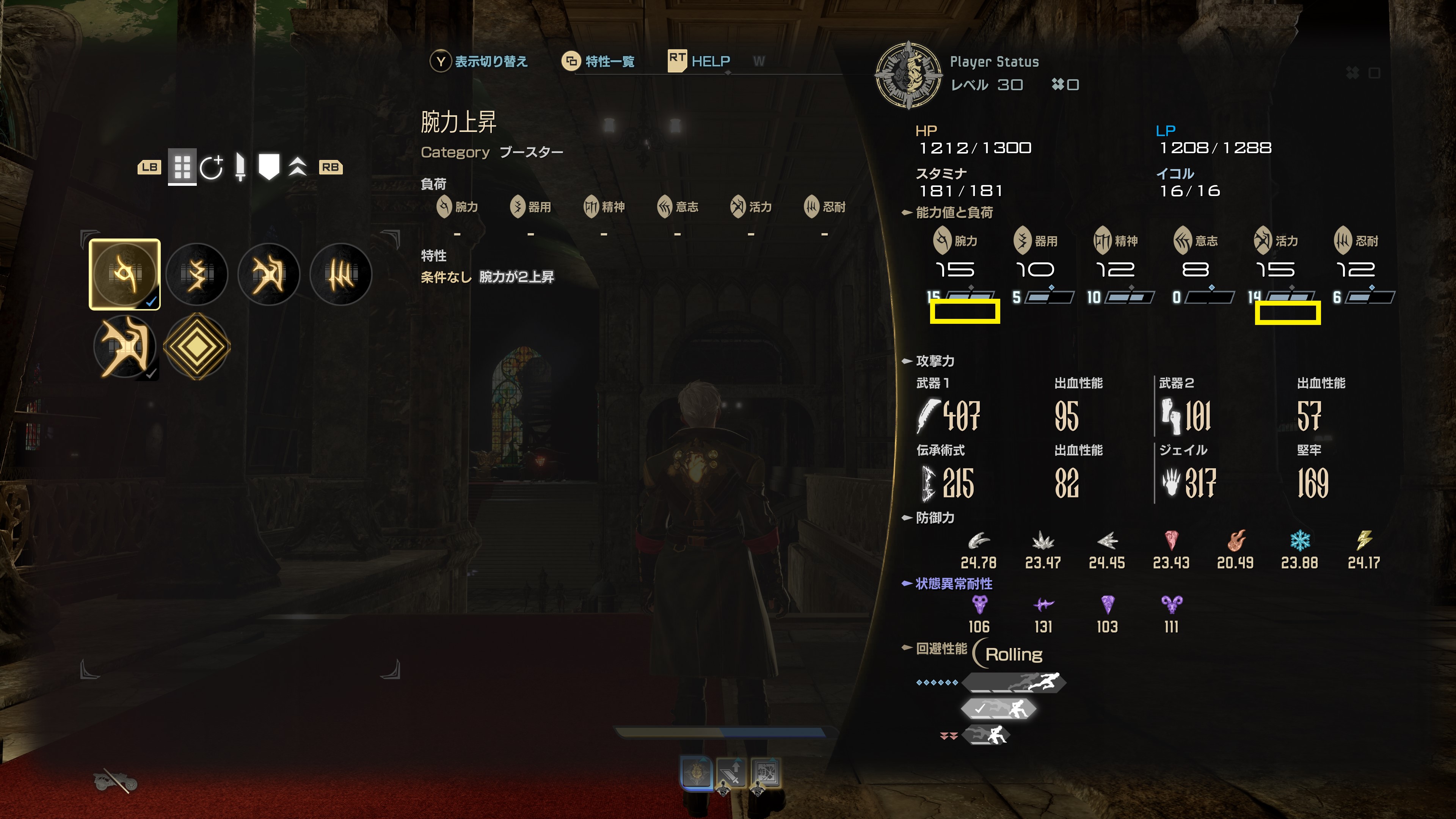Open the 特性一覧 trait list
Image resolution: width=1456 pixels, height=819 pixels.
click(x=599, y=61)
